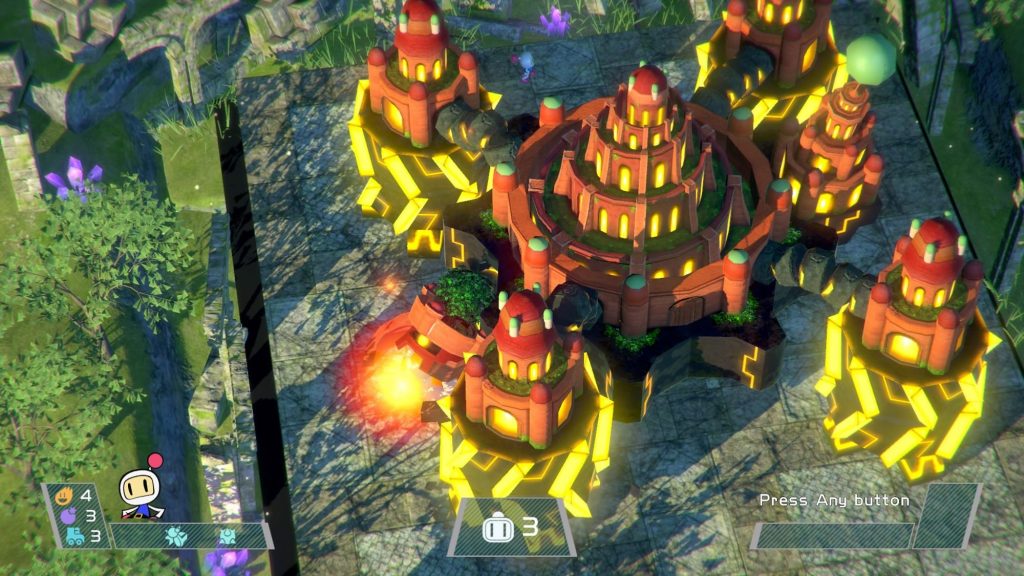The height and width of the screenshot is (576, 1024).
Task: Click the white Bomberman player portrait
Action: 138,492
